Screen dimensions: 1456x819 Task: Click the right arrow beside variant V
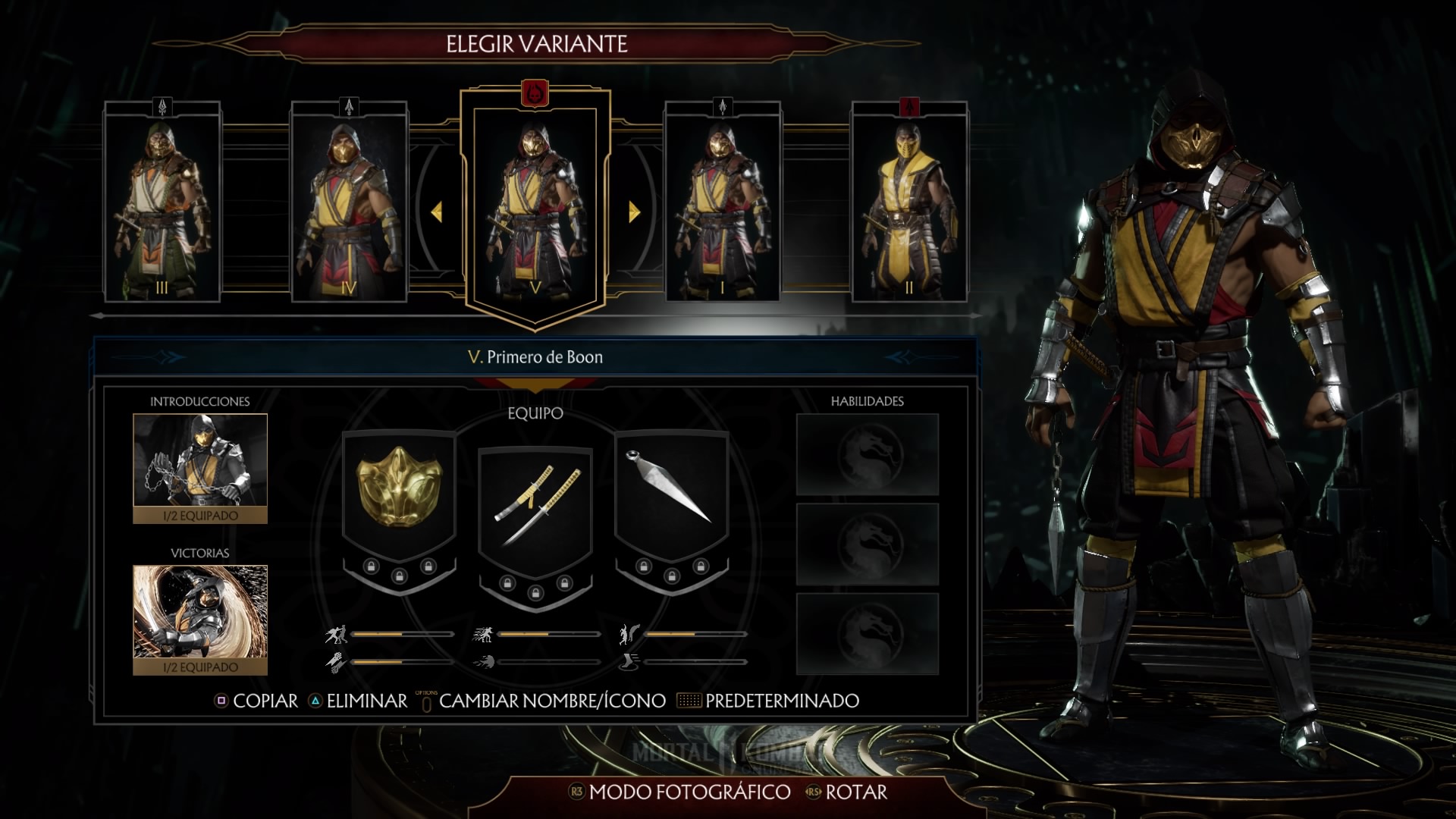pos(634,212)
